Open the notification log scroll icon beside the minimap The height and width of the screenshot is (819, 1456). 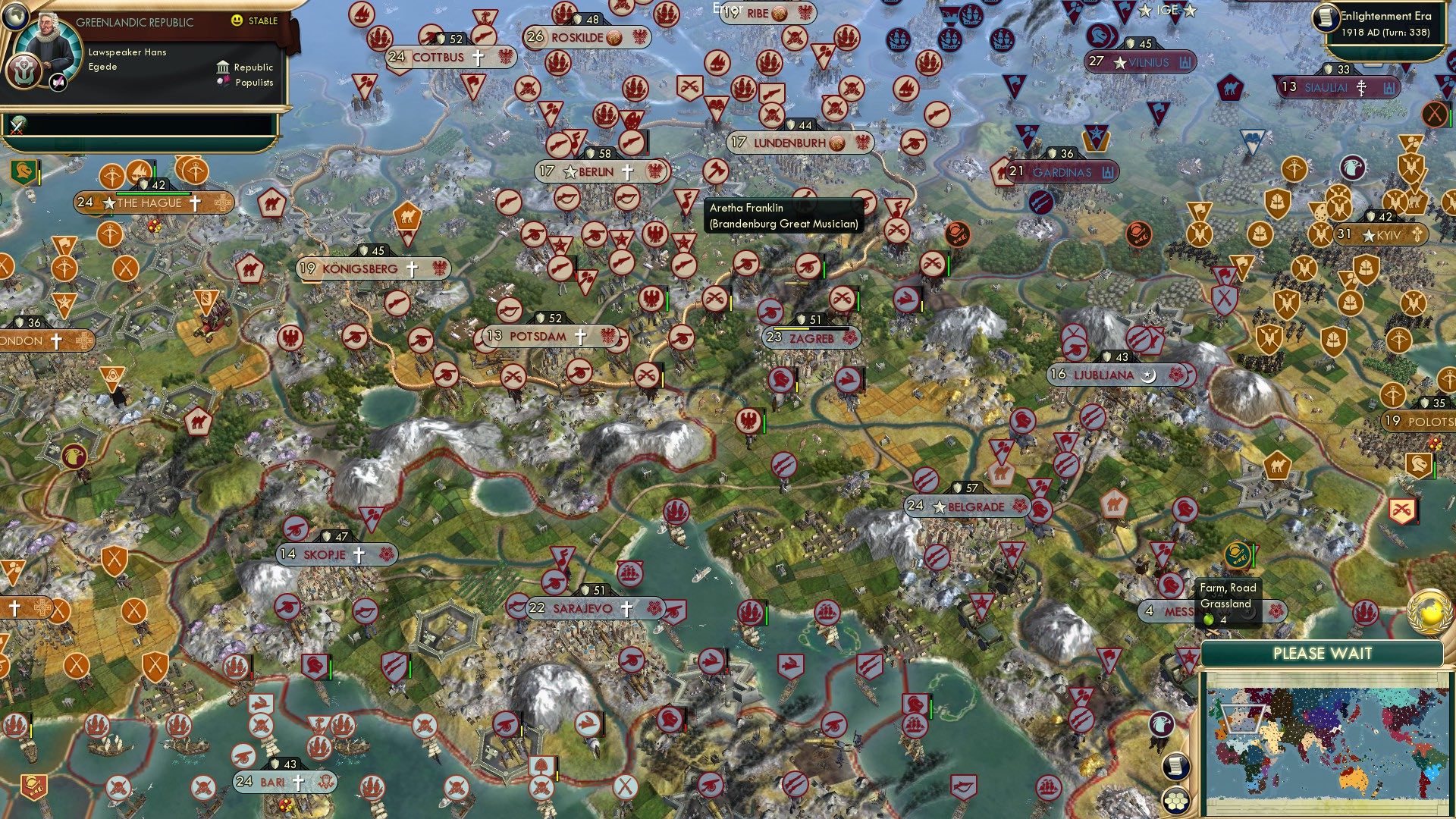pos(1175,765)
